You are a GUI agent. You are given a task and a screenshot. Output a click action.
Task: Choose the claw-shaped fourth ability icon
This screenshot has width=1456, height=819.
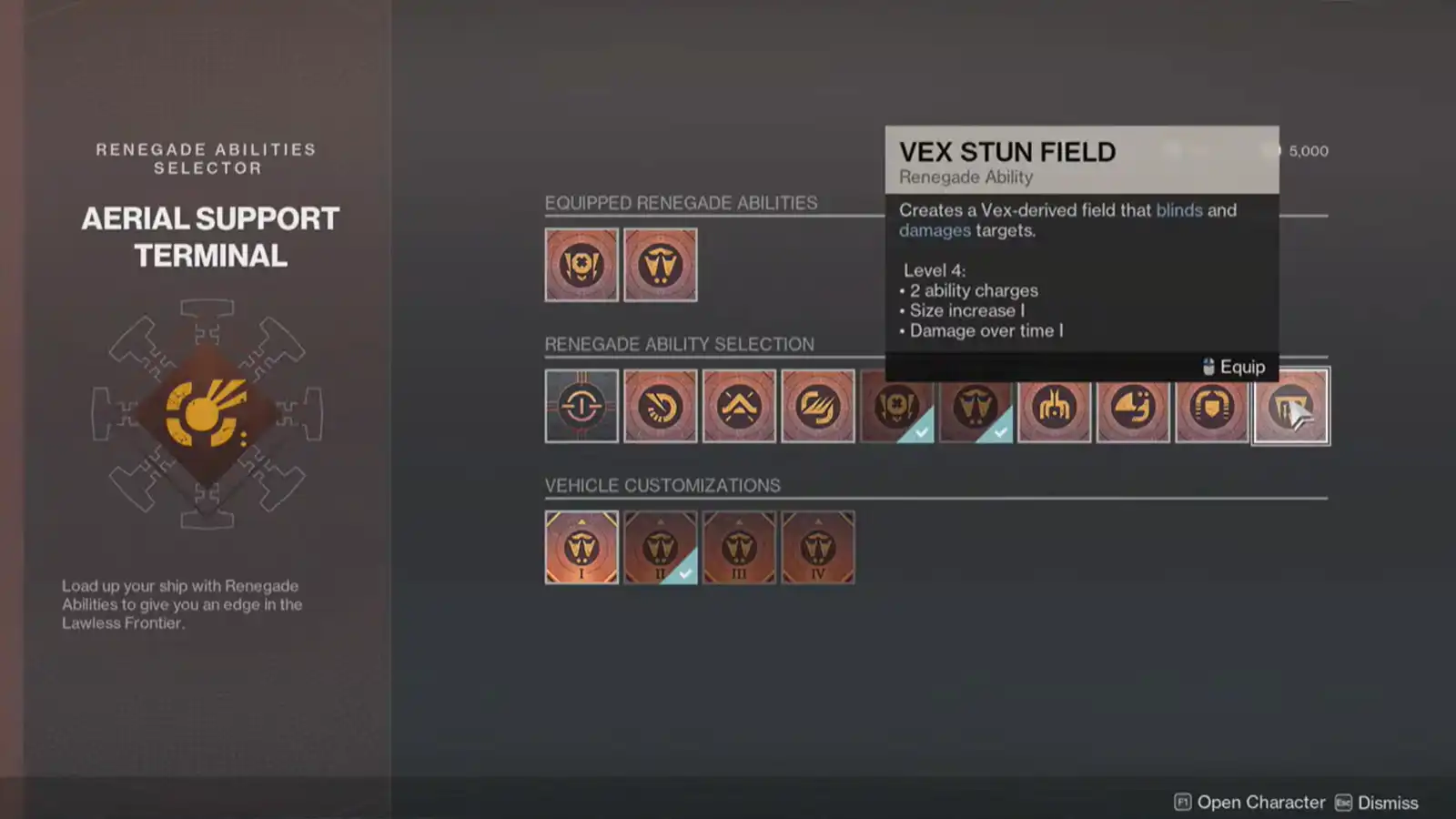[818, 407]
